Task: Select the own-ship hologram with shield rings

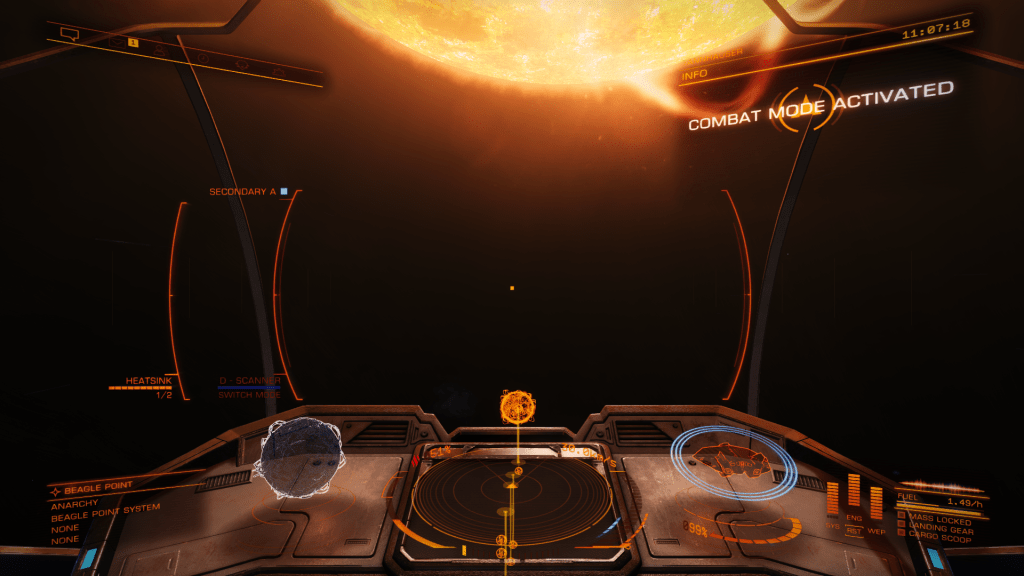Action: click(x=733, y=462)
